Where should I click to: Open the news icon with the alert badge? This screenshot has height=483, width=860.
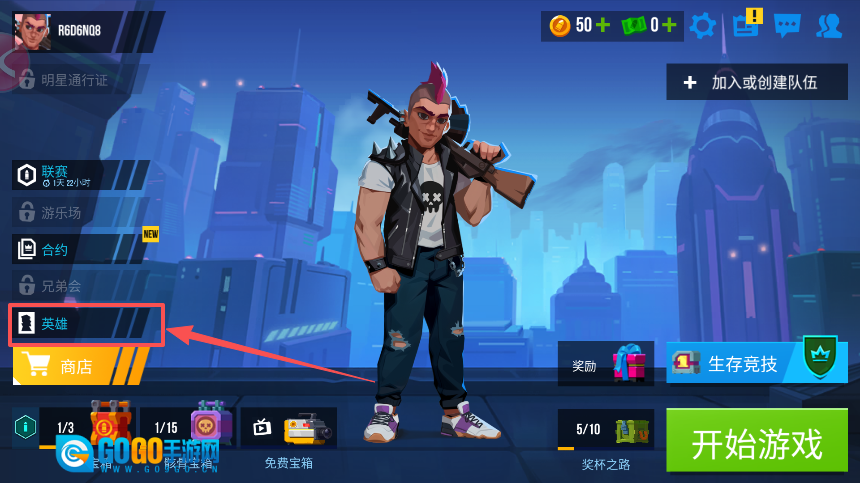745,25
